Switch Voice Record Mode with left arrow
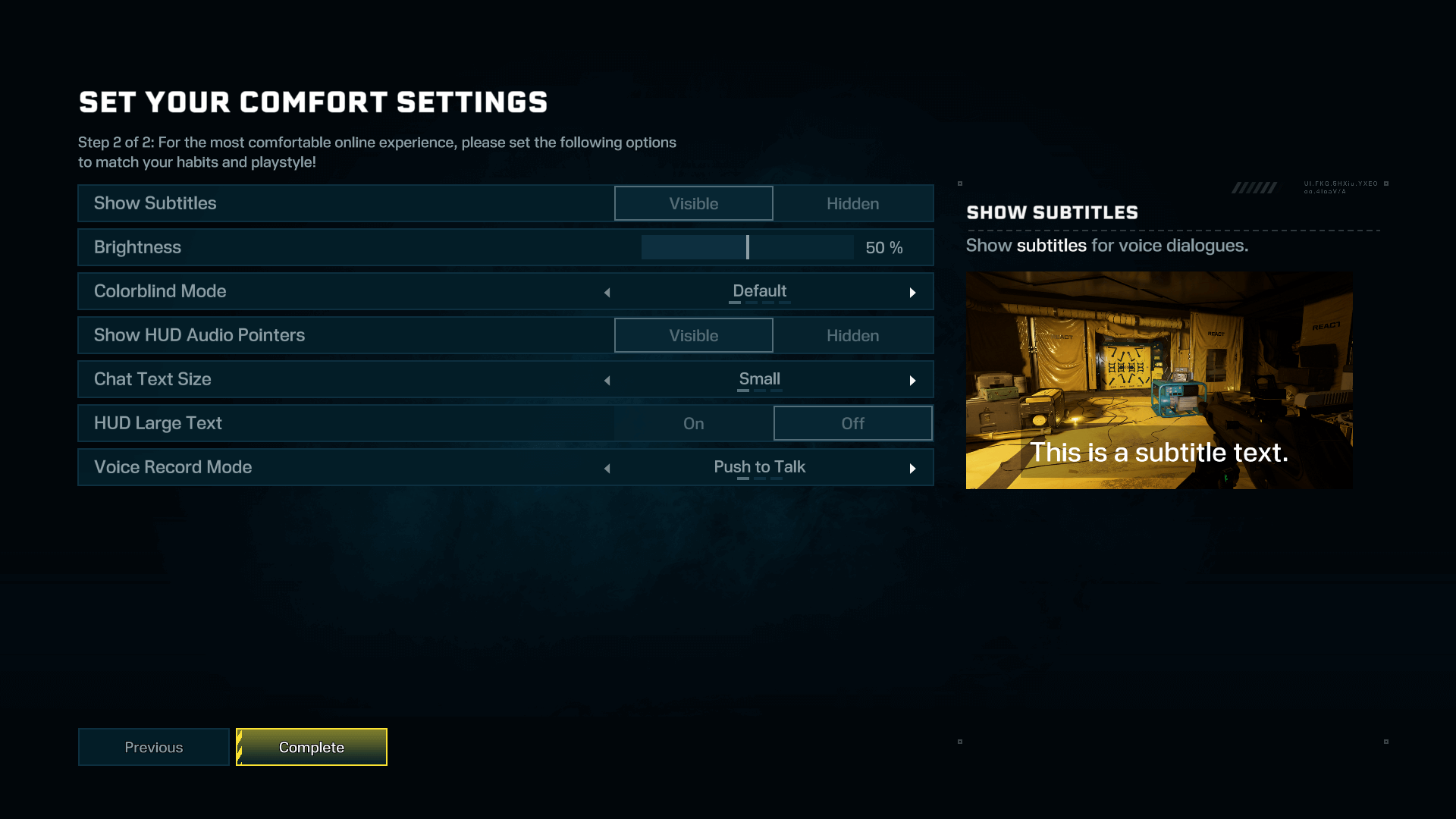Viewport: 1456px width, 819px height. point(607,467)
